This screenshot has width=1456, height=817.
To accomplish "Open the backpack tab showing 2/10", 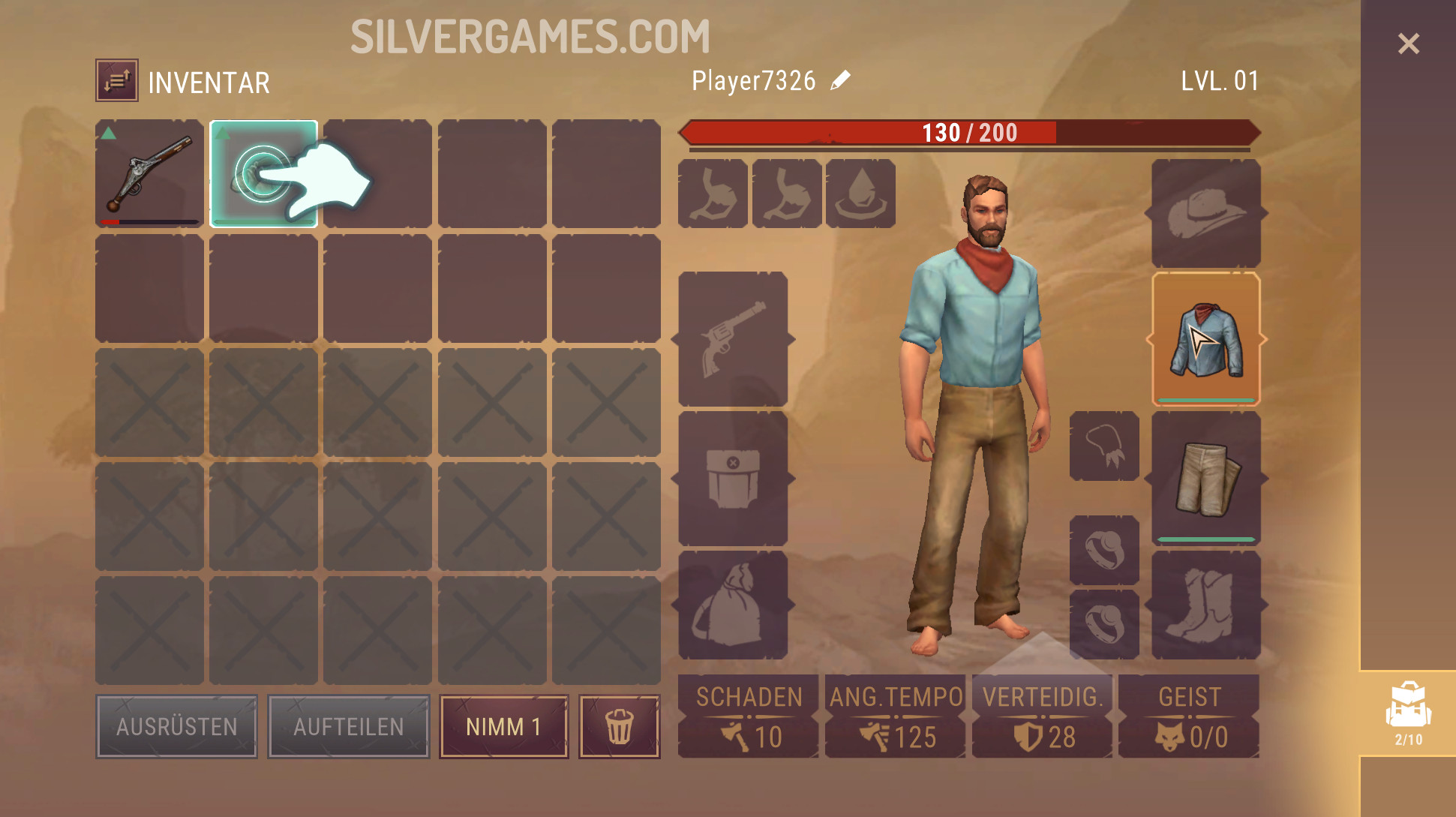I will coord(1408,713).
